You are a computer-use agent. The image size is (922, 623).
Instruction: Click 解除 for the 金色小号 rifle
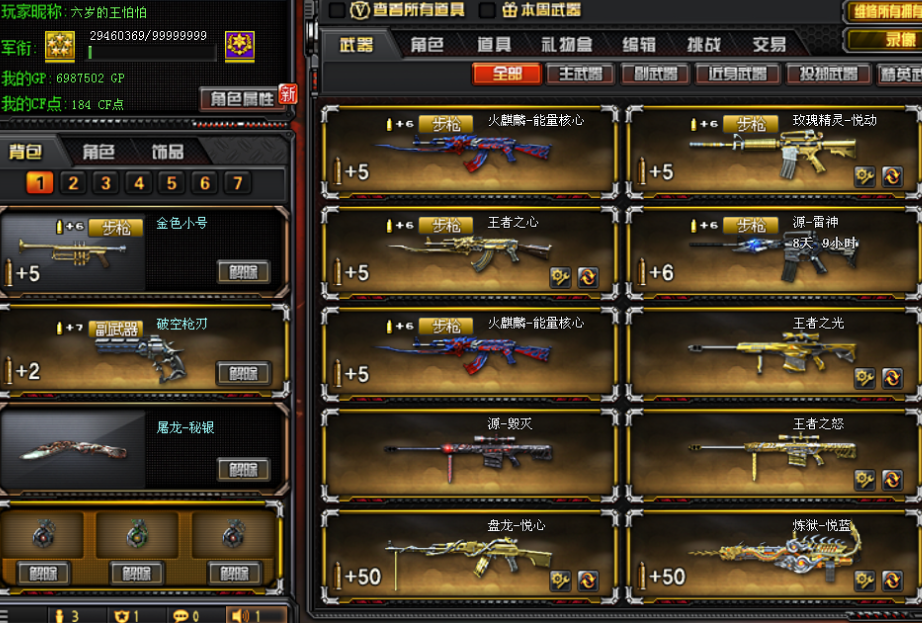click(244, 271)
